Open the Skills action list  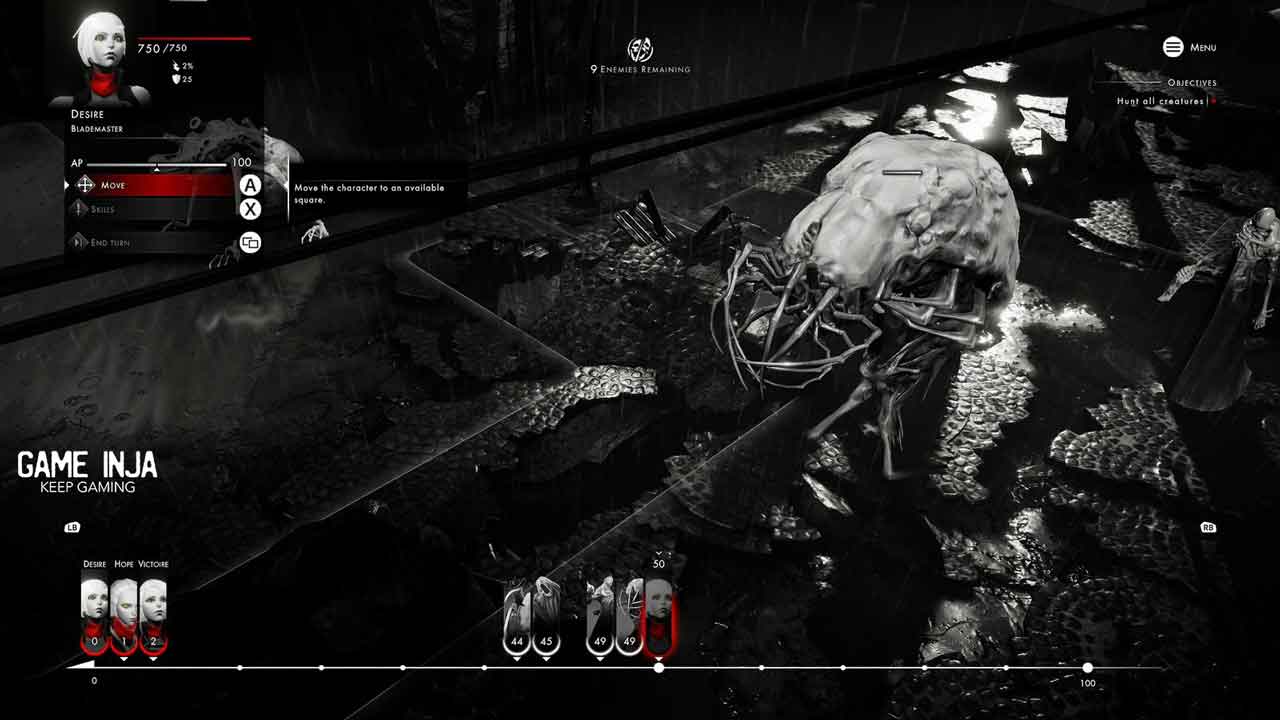[x=150, y=209]
